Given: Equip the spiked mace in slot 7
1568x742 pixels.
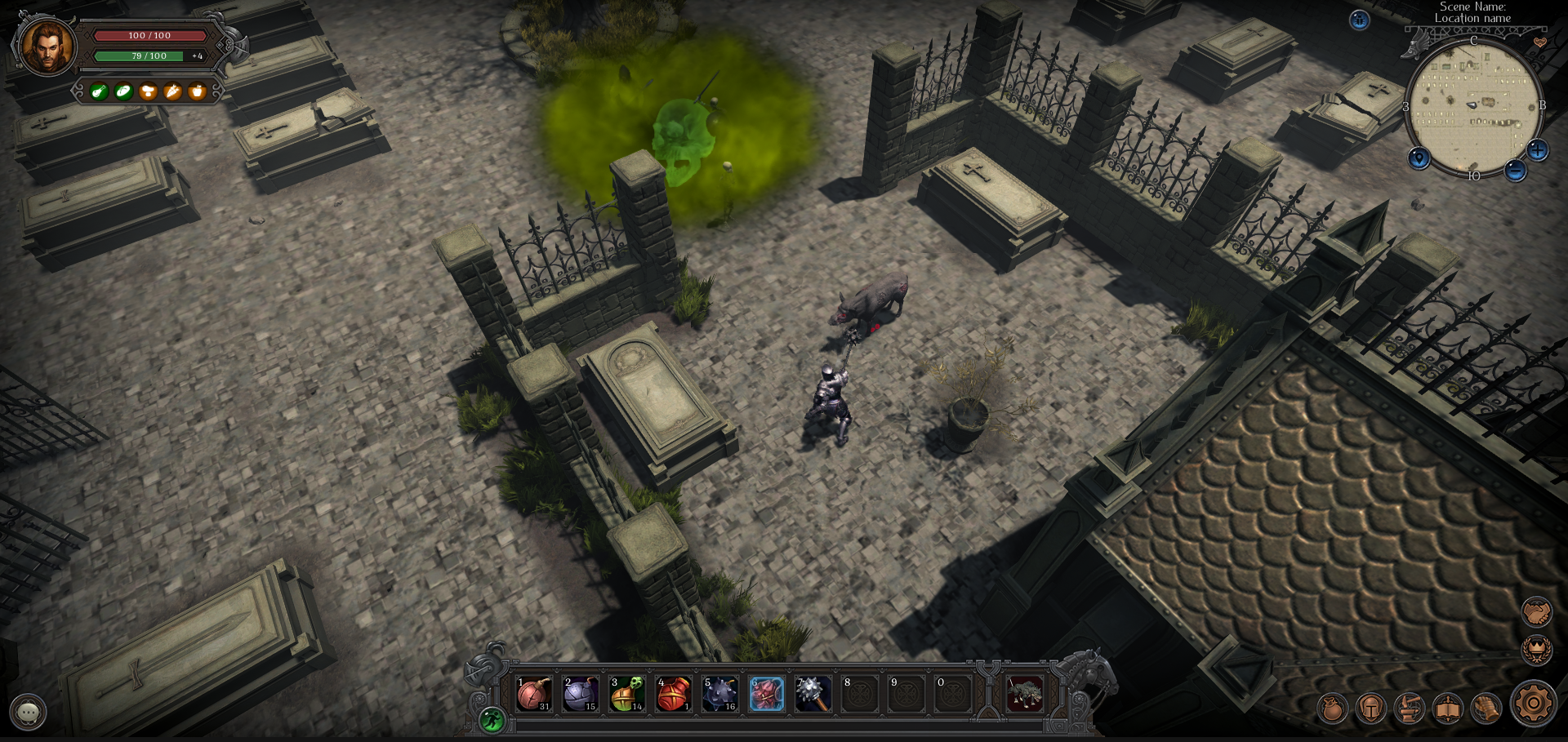Looking at the screenshot, I should click(x=813, y=694).
